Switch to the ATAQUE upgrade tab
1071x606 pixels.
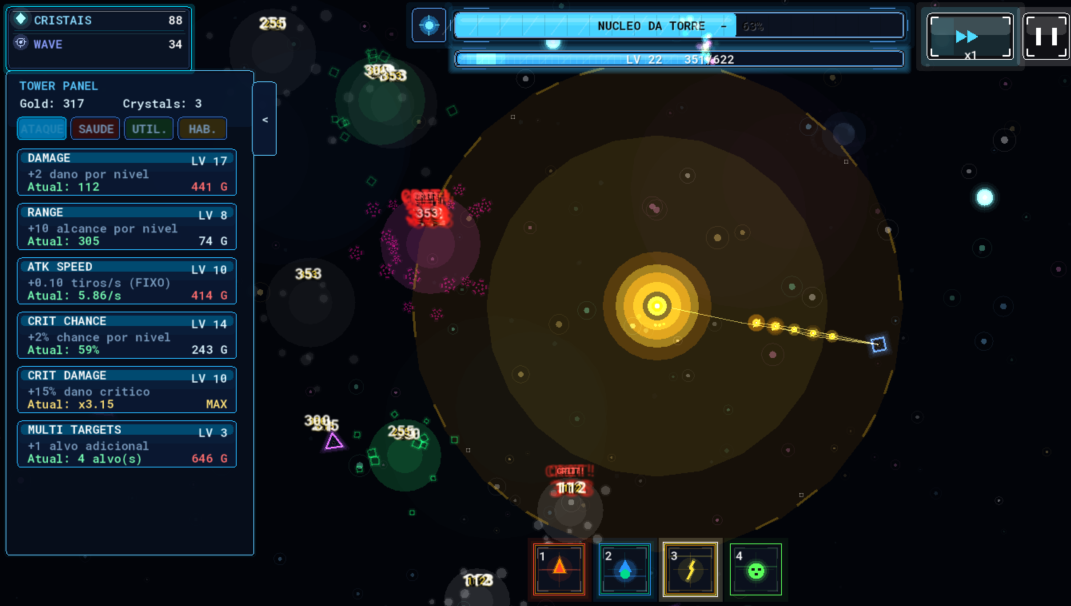42,129
